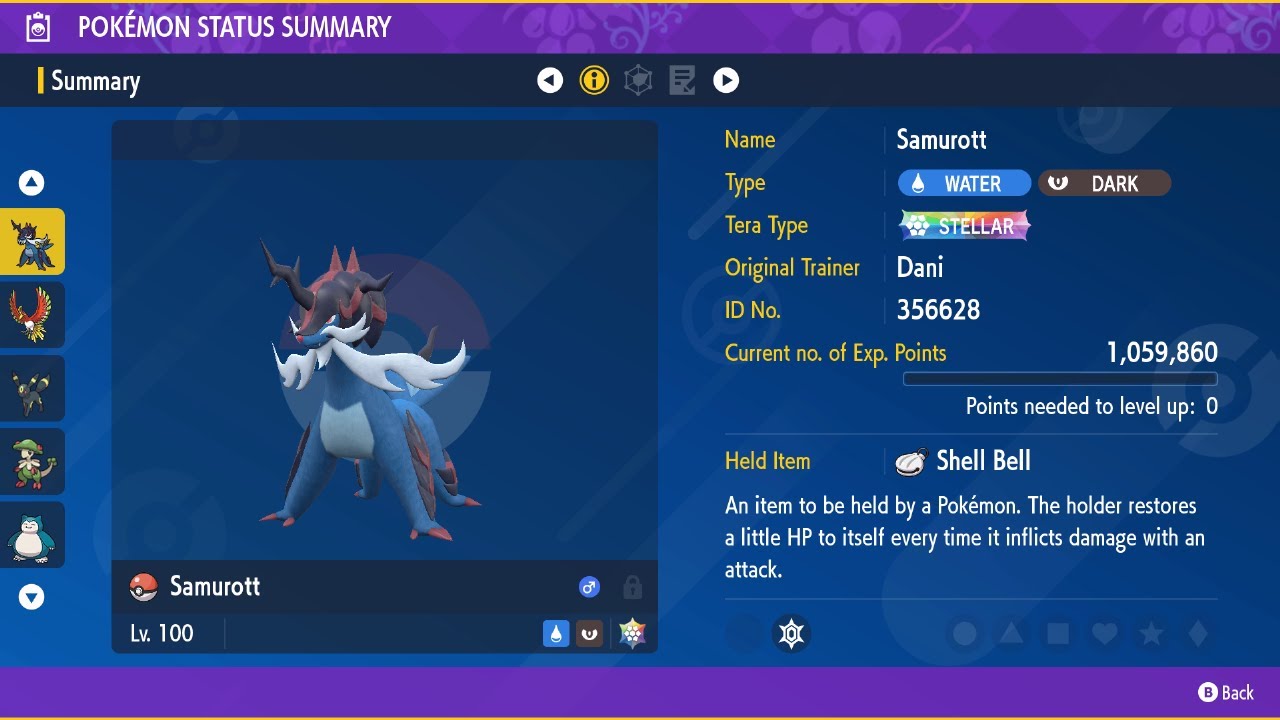Click the Dark type badge

1104,183
